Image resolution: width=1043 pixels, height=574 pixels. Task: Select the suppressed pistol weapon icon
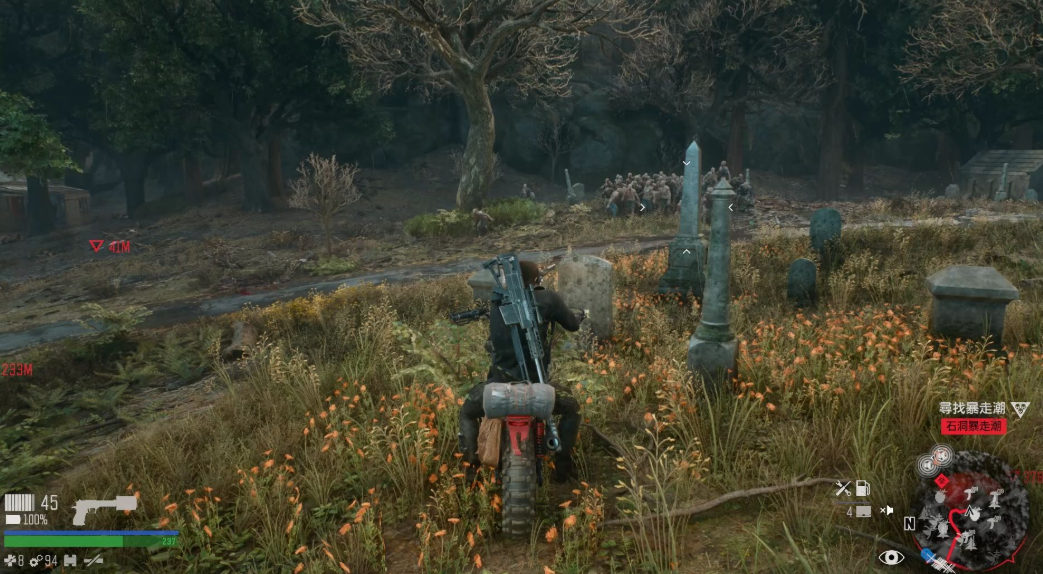click(x=103, y=508)
